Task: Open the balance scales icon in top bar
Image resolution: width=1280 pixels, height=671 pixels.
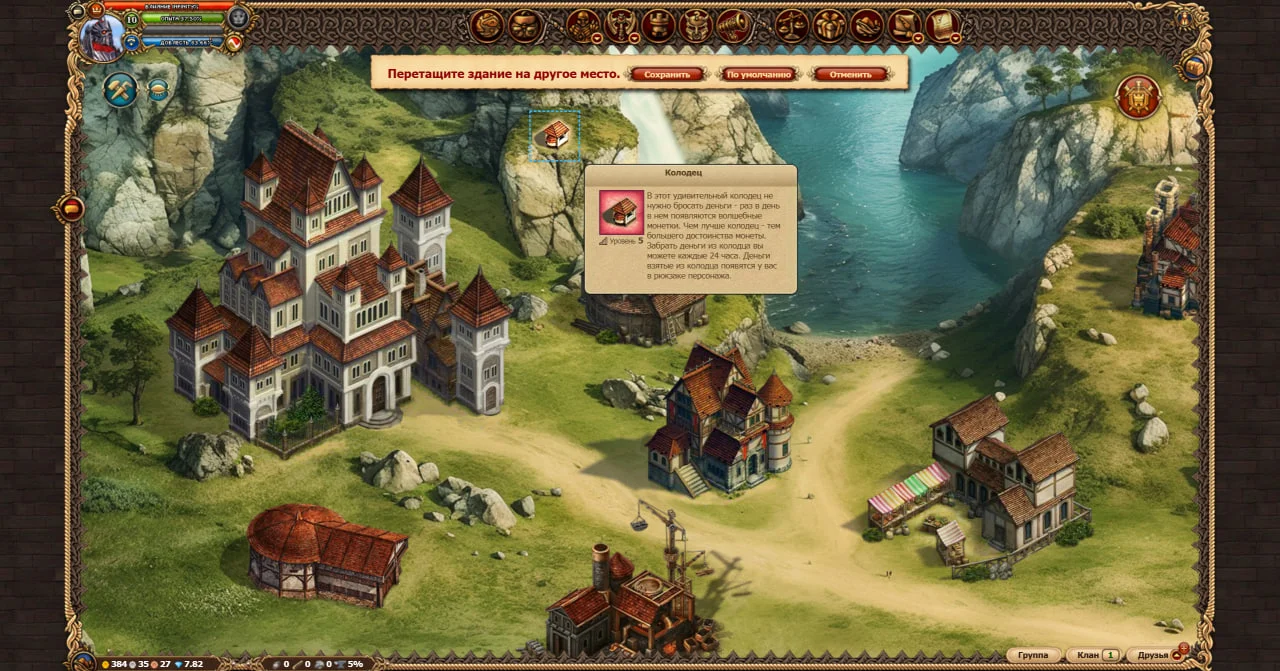Action: pyautogui.click(x=791, y=26)
